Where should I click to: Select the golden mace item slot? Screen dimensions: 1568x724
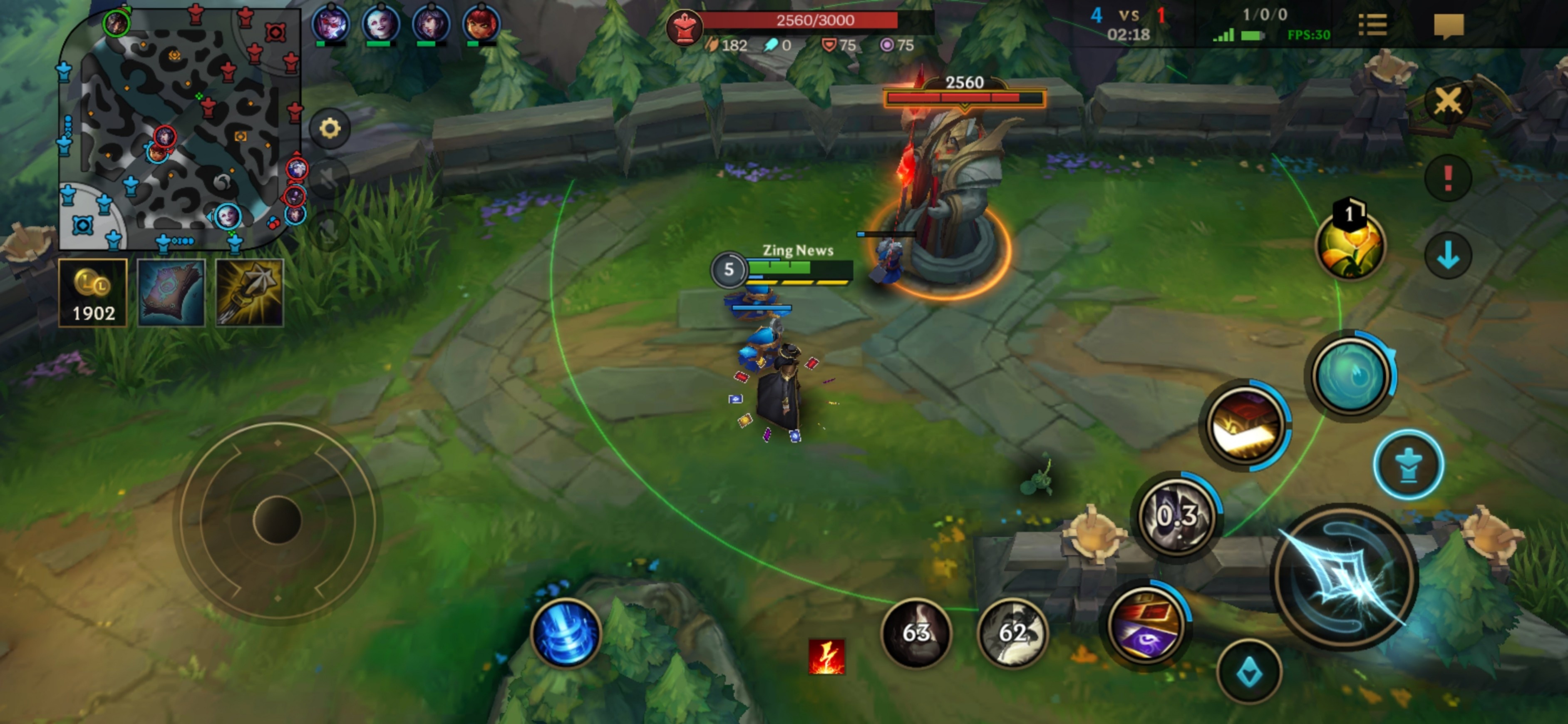point(250,293)
